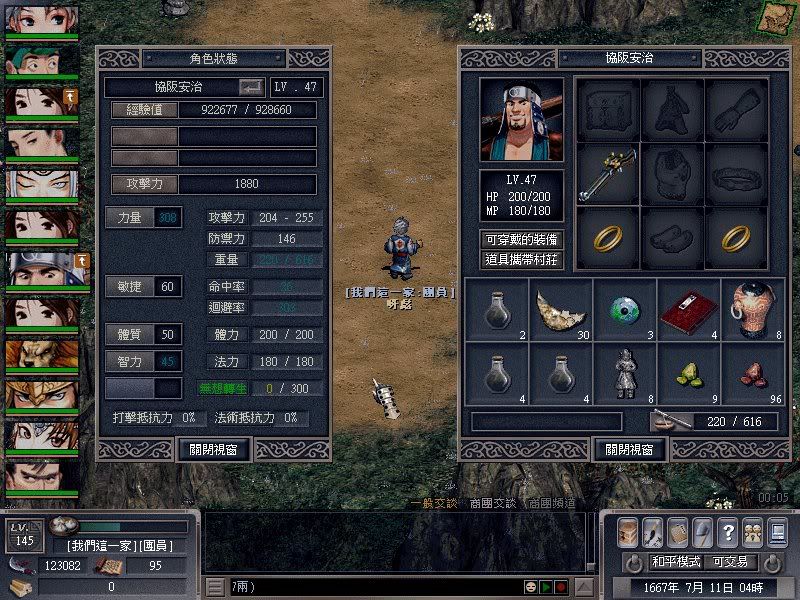
Task: Select the crescent-shaped item with 30 count
Action: (x=561, y=310)
